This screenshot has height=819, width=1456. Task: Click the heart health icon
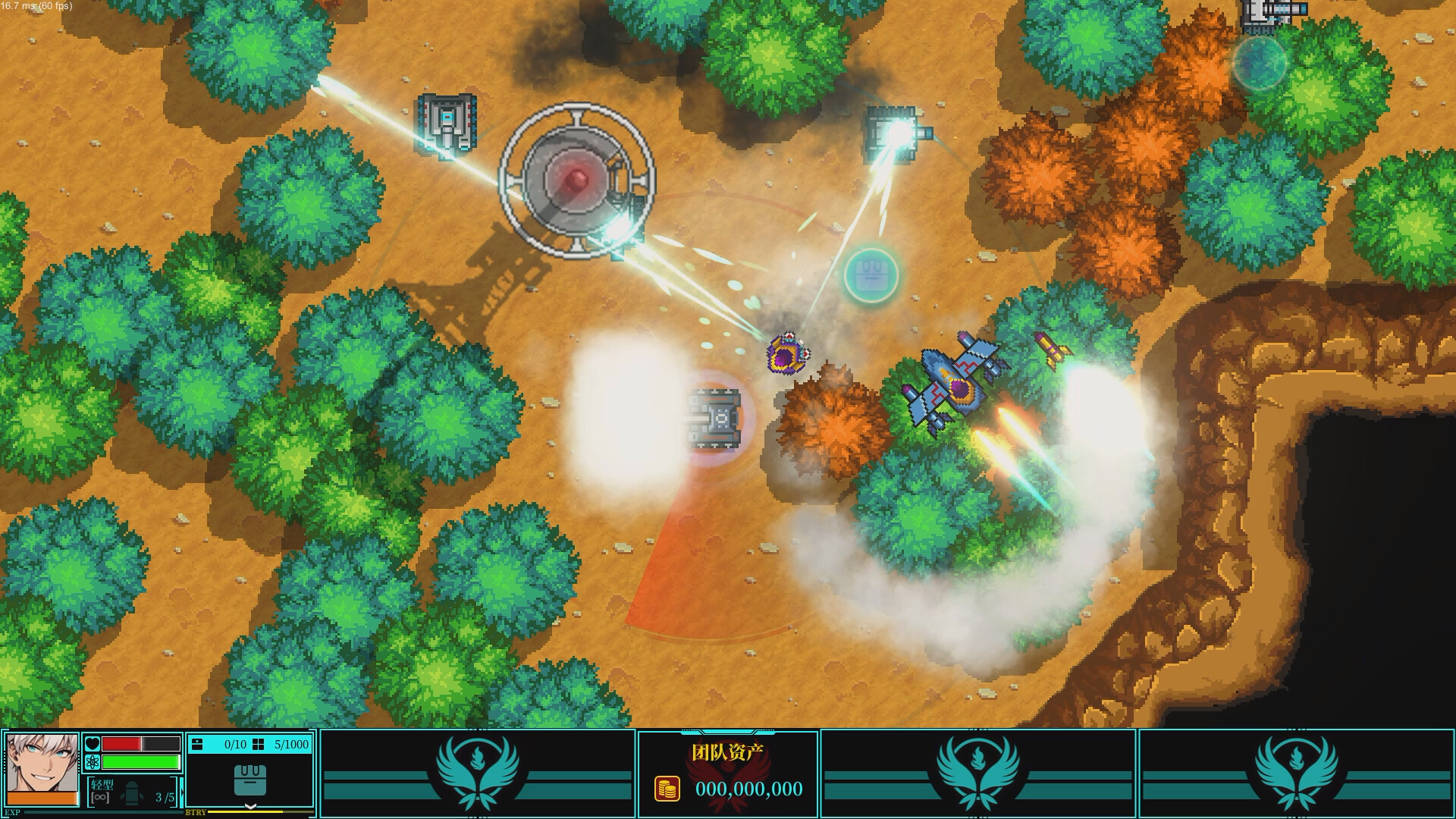pos(92,744)
